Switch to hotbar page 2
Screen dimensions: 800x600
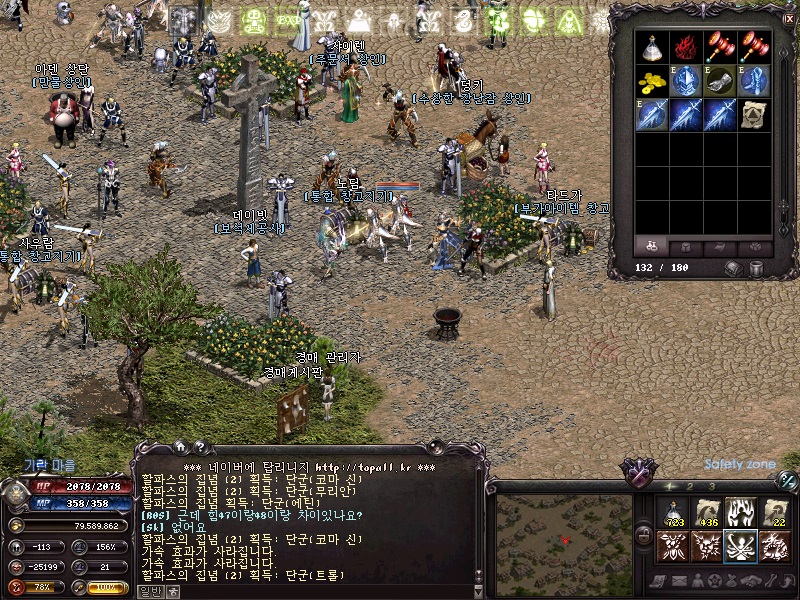(690, 487)
